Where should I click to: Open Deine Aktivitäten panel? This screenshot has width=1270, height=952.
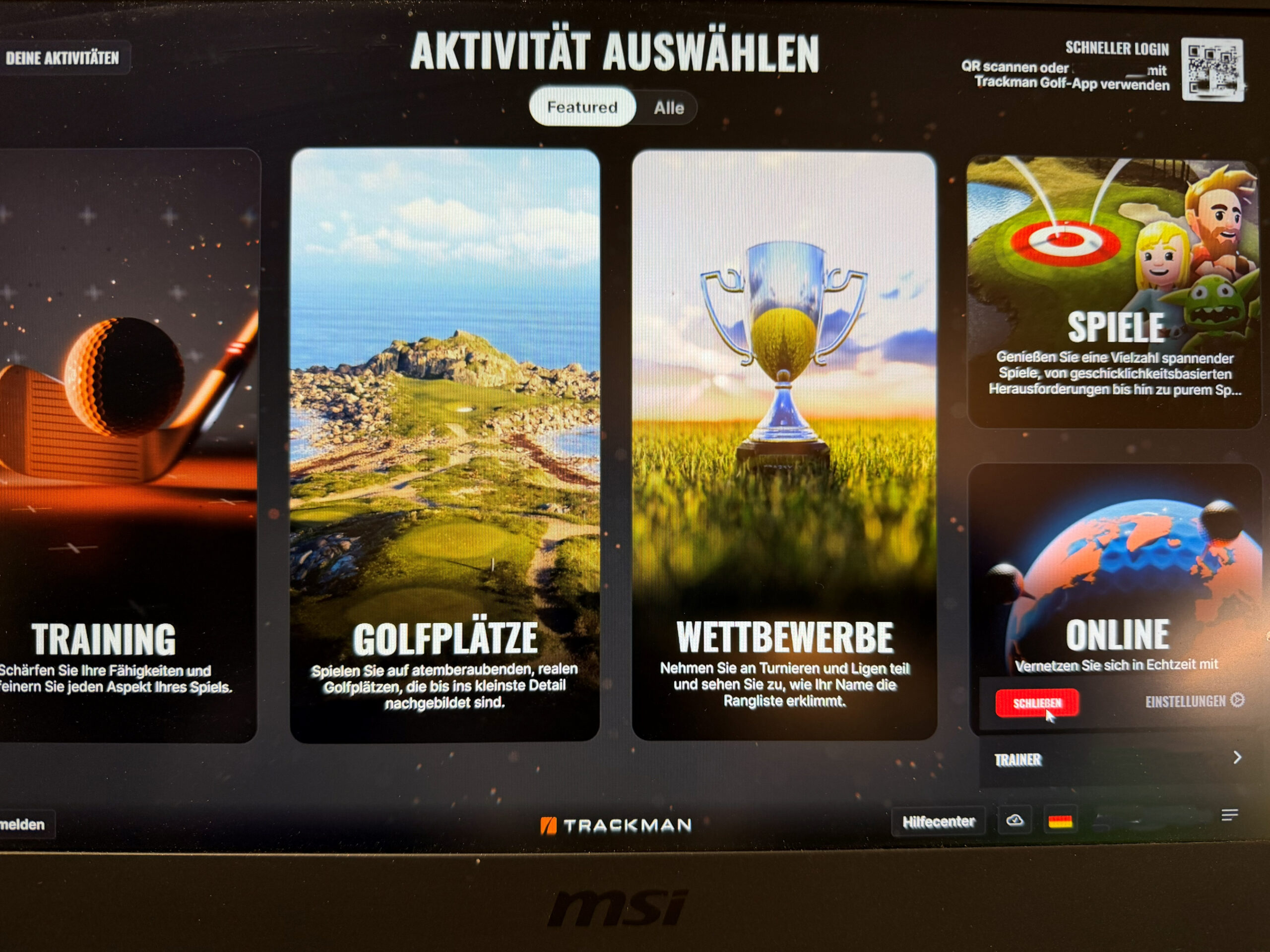pyautogui.click(x=62, y=58)
